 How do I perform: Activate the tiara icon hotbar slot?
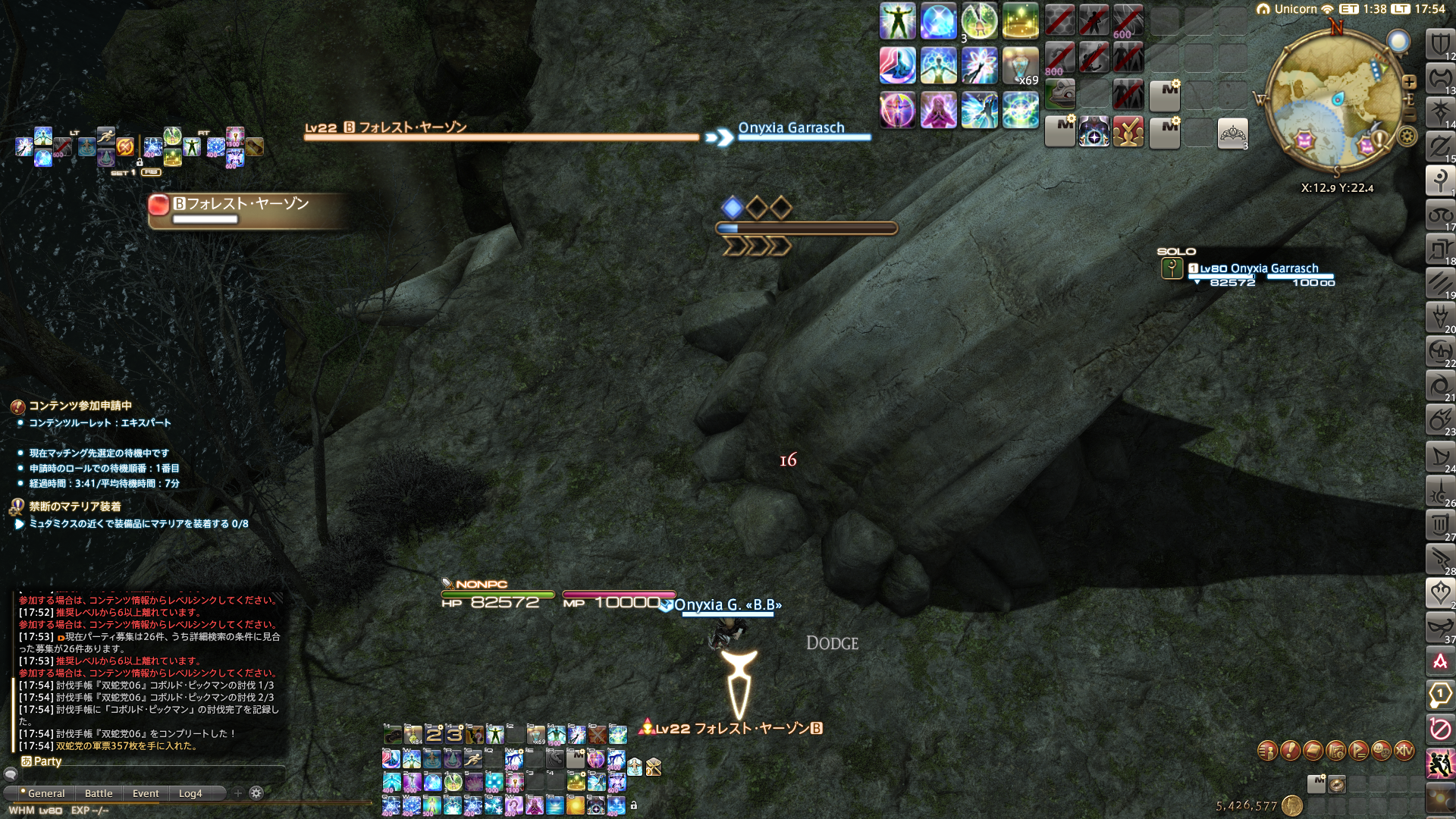1232,134
